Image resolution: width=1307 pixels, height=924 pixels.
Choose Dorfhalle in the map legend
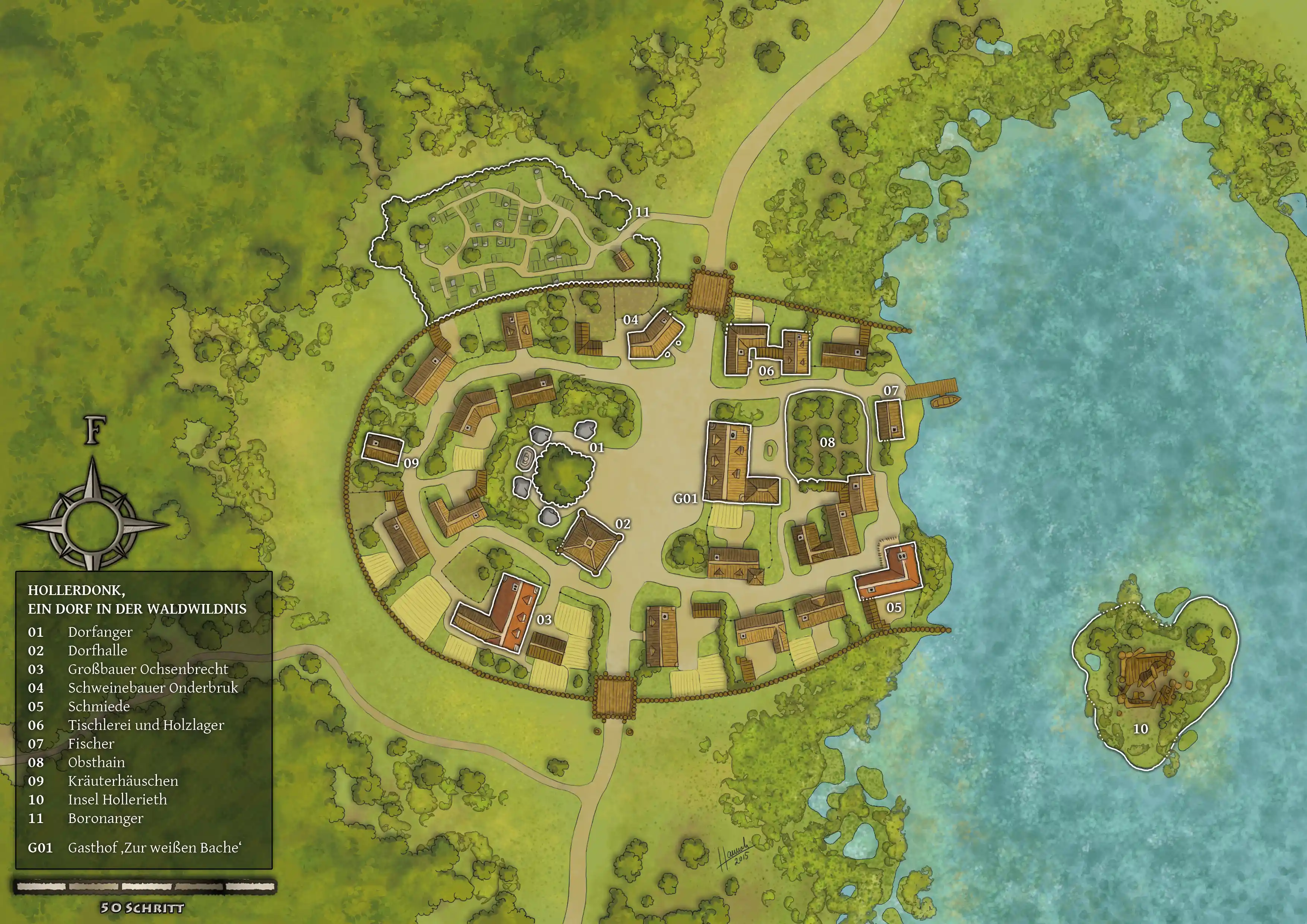(97, 651)
